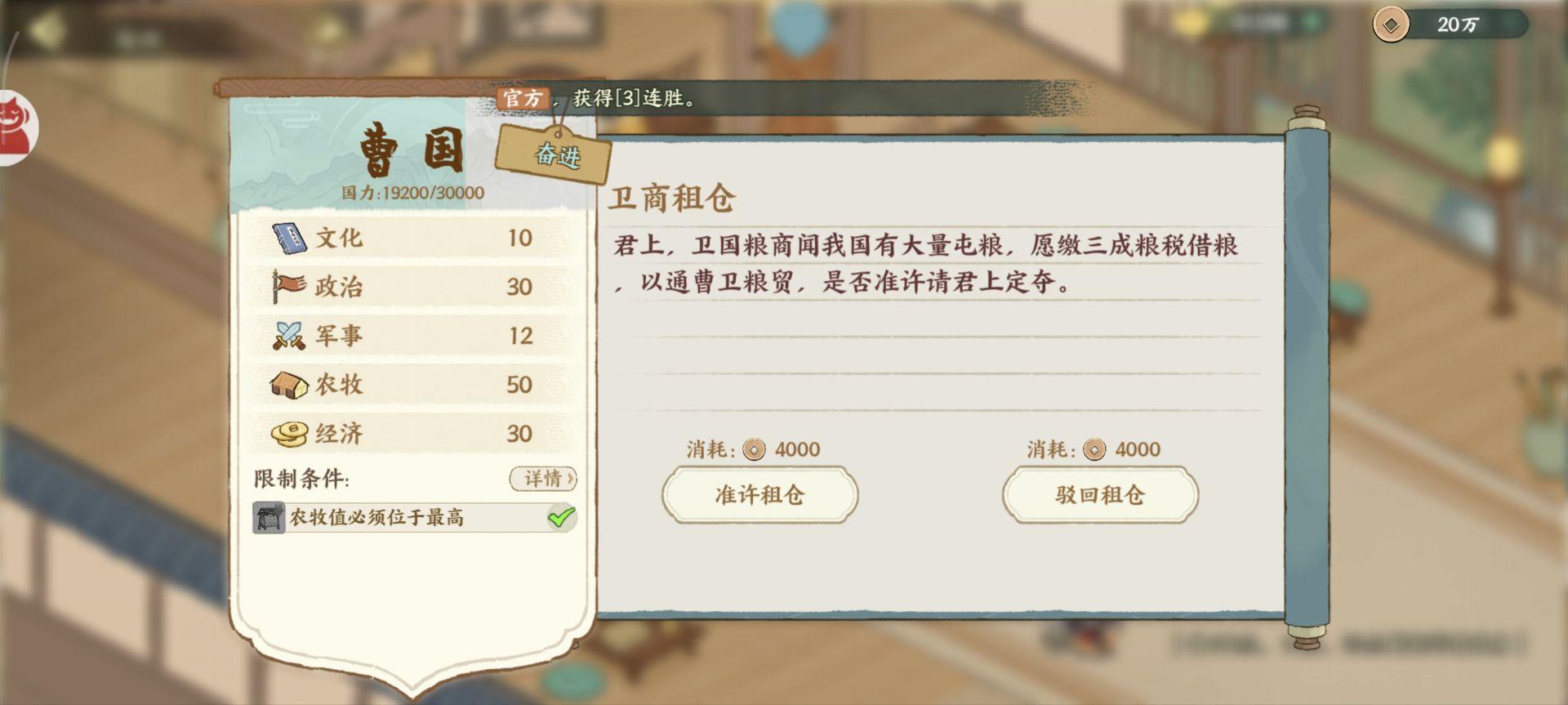Click the 农牧 (farming) barn icon

pyautogui.click(x=287, y=384)
